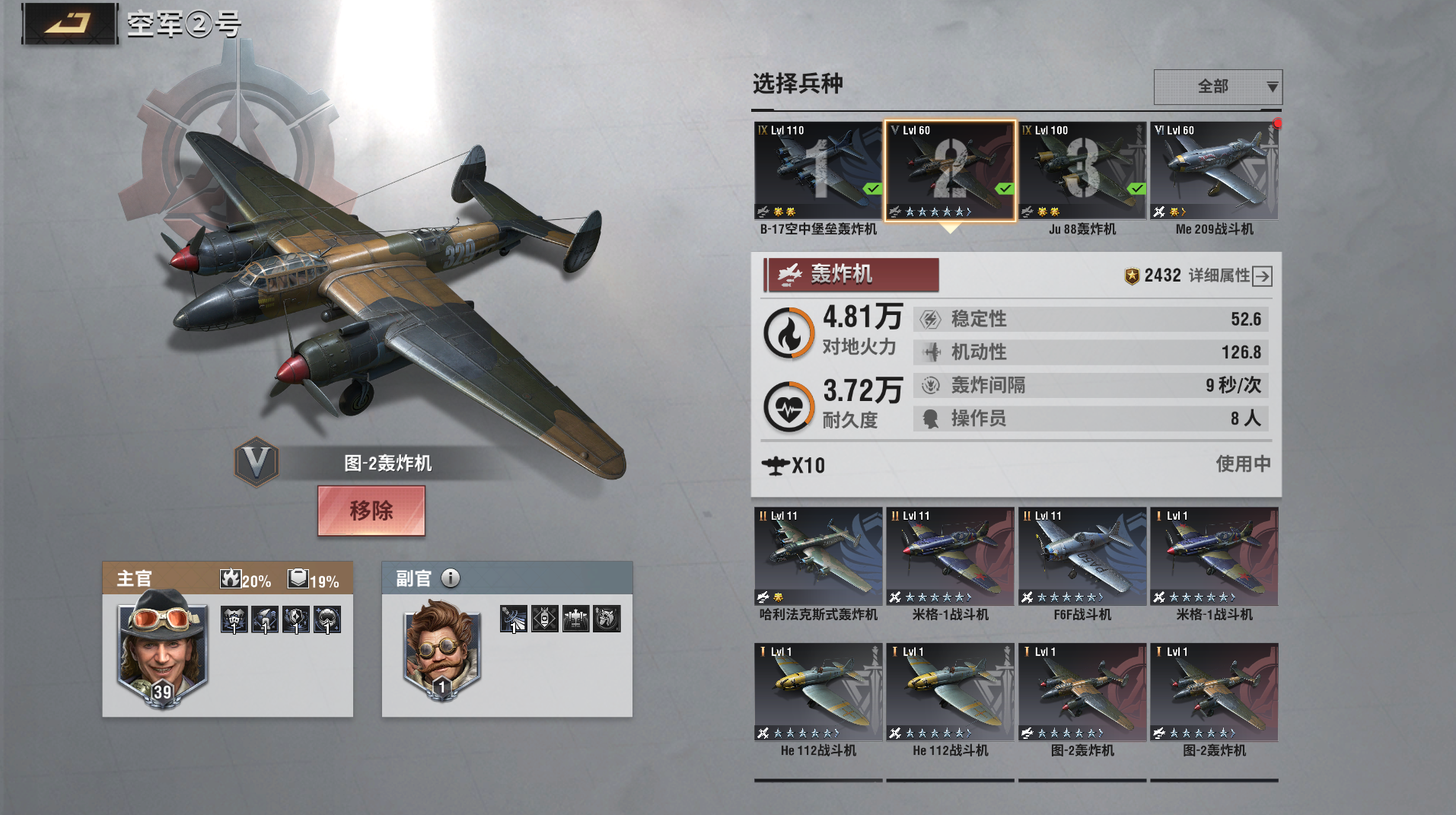Select the F6F战斗机 card

(x=1082, y=557)
